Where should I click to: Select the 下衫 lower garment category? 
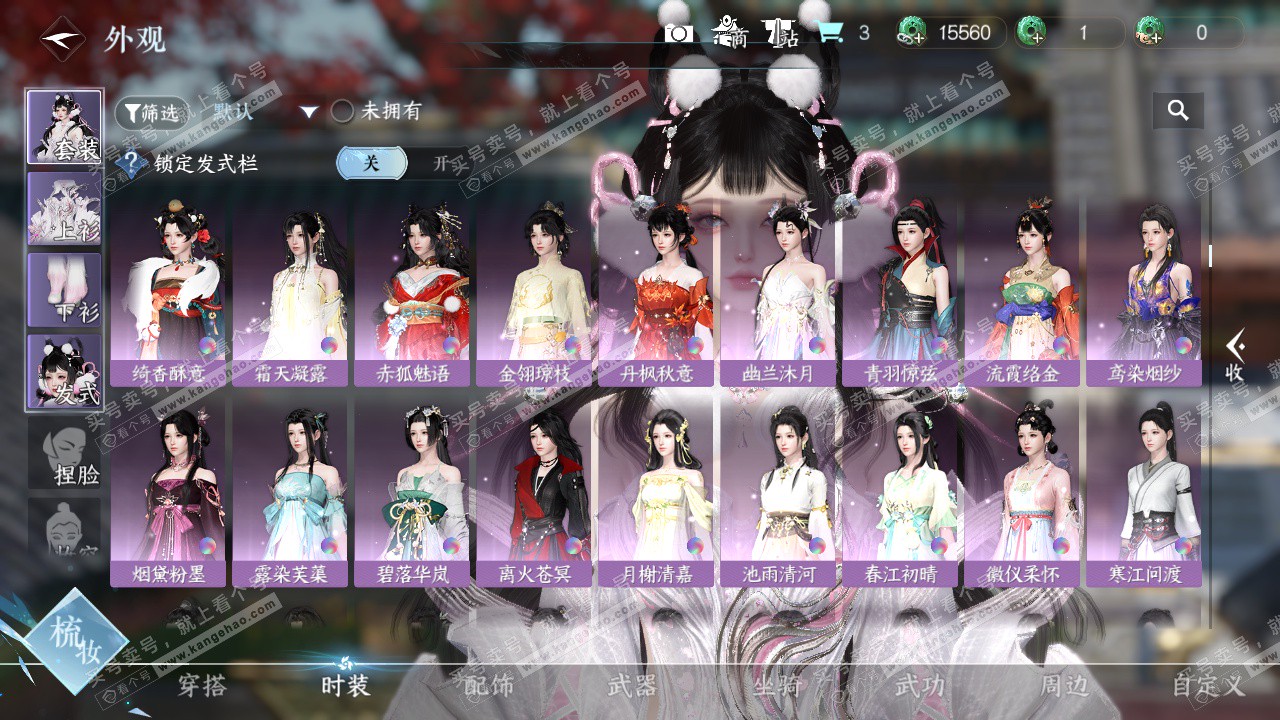(64, 289)
